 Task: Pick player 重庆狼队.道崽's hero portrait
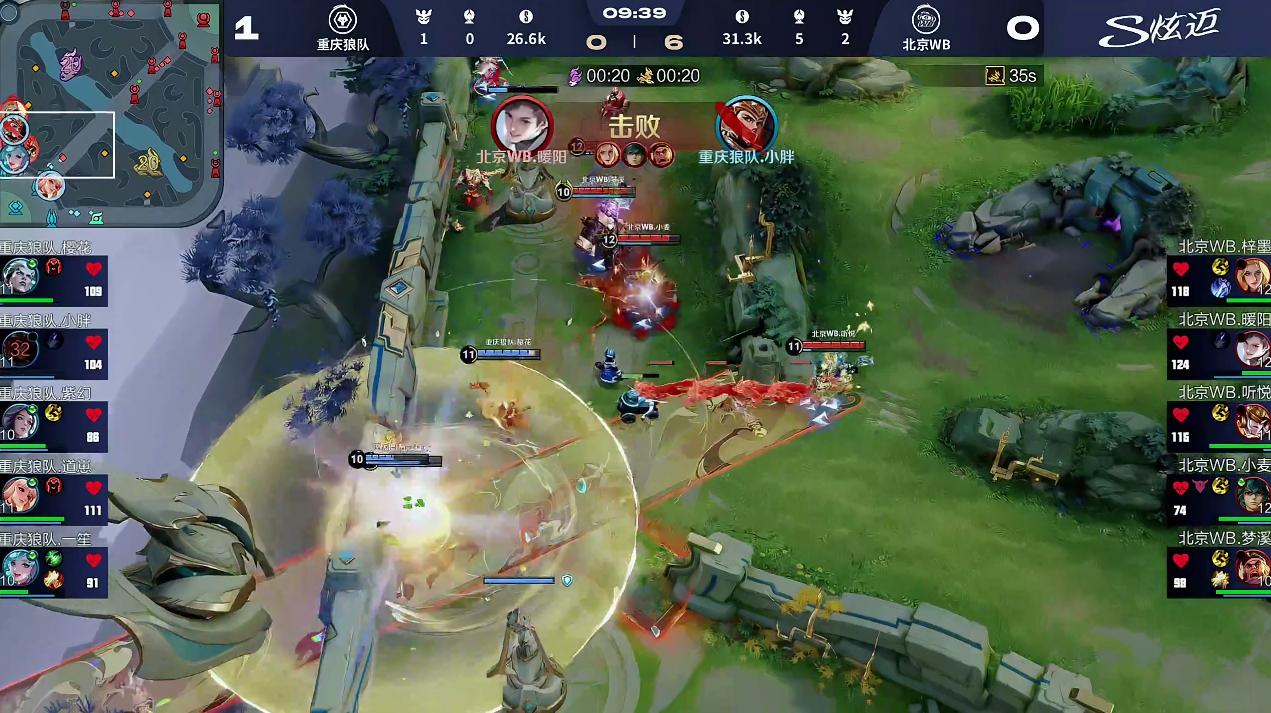coord(19,494)
